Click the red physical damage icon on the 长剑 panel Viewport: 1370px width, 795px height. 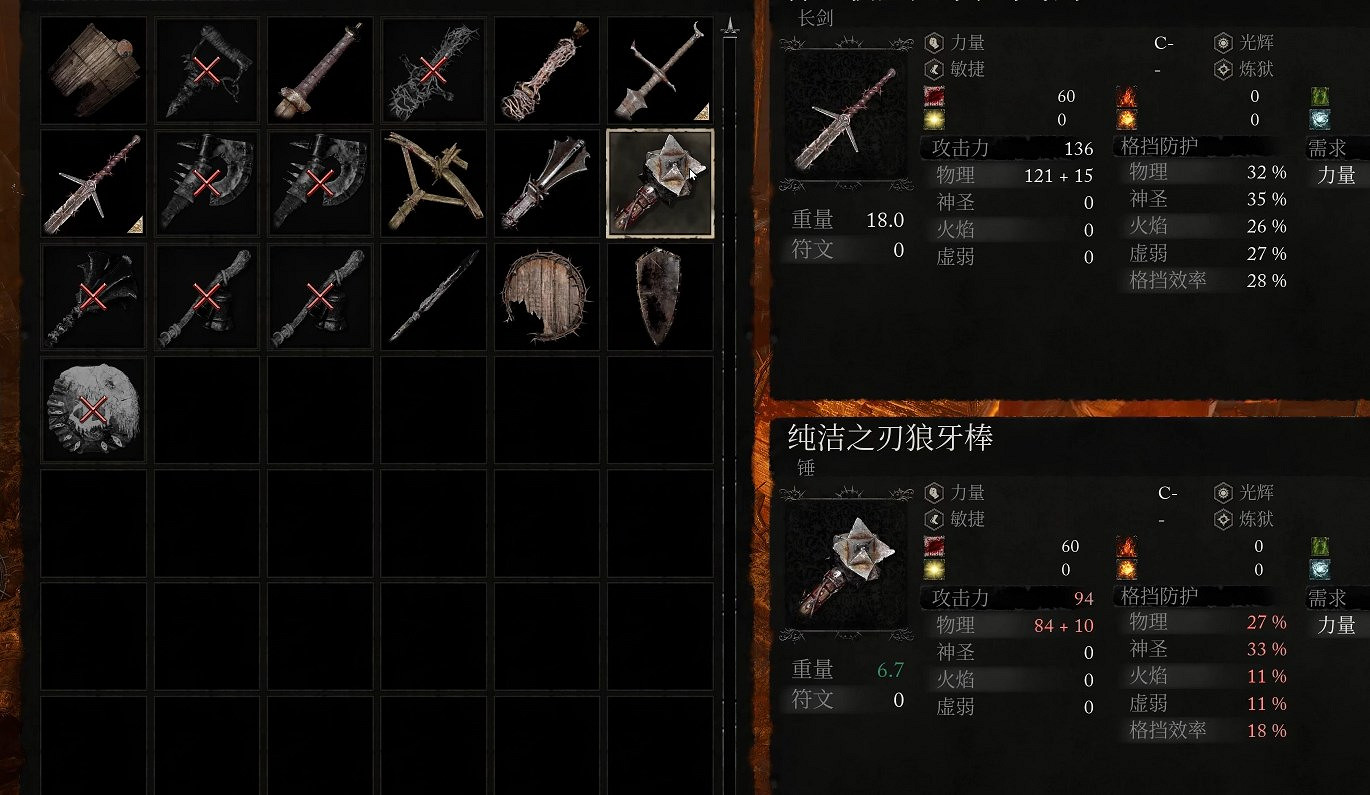(933, 96)
